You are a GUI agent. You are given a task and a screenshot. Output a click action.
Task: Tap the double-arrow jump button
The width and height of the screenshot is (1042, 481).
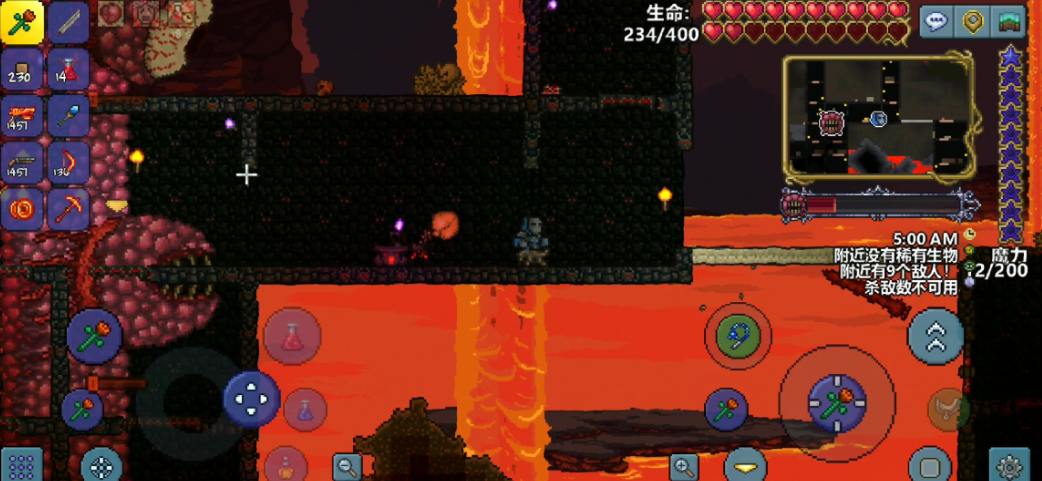click(x=935, y=337)
